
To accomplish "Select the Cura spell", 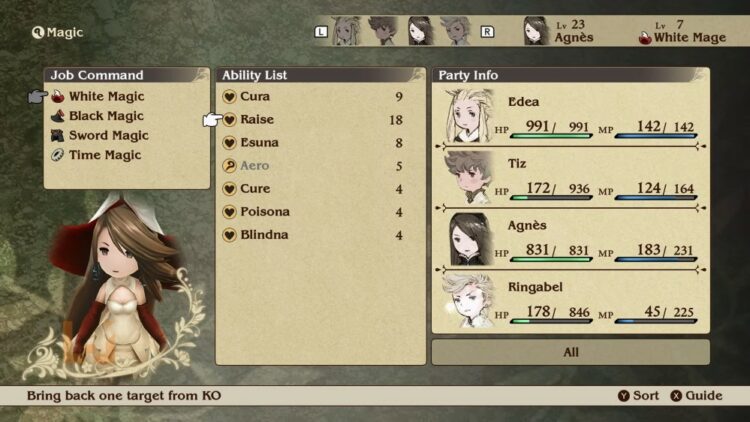I will pos(256,97).
